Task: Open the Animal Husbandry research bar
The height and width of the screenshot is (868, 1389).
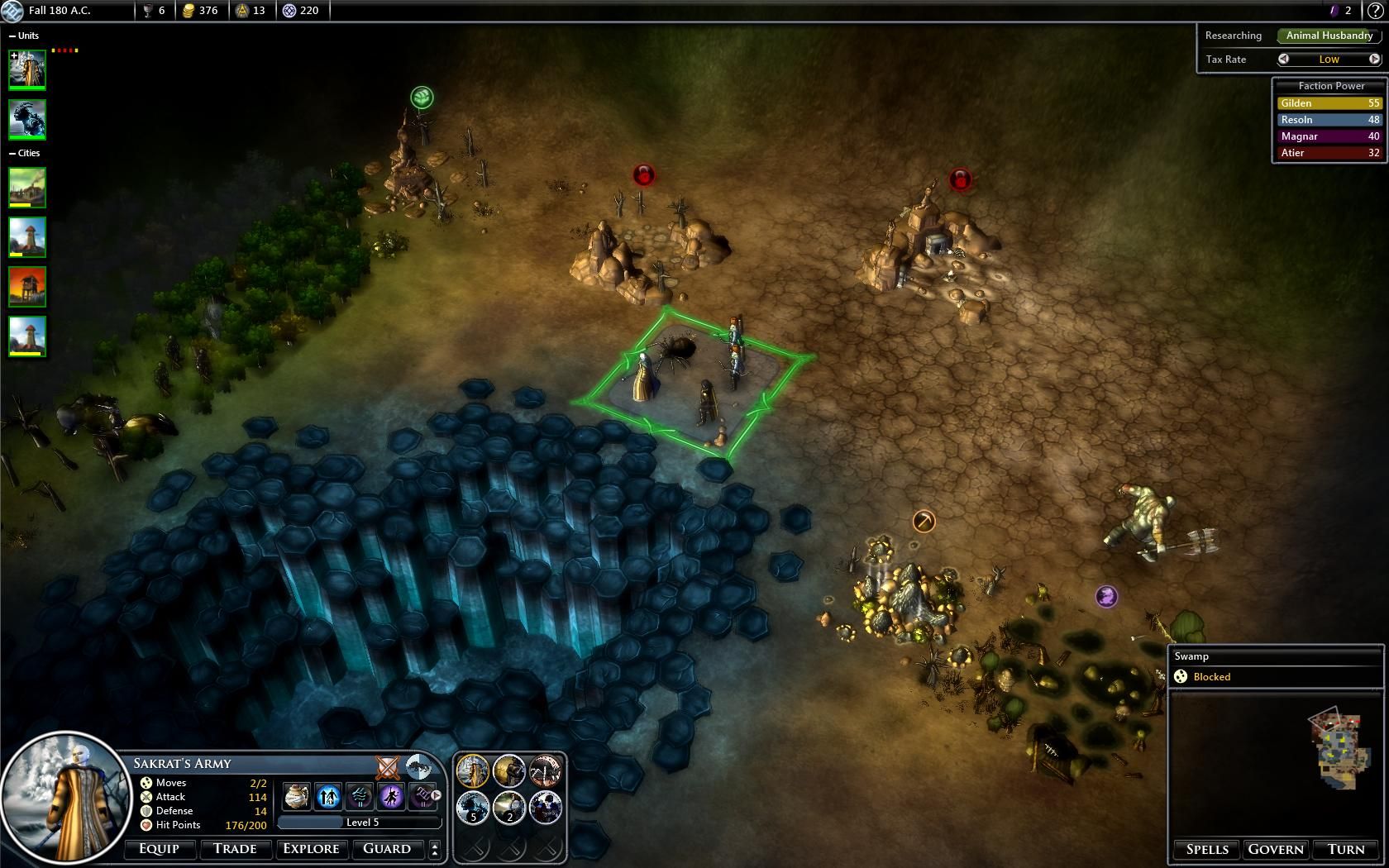Action: click(x=1329, y=36)
